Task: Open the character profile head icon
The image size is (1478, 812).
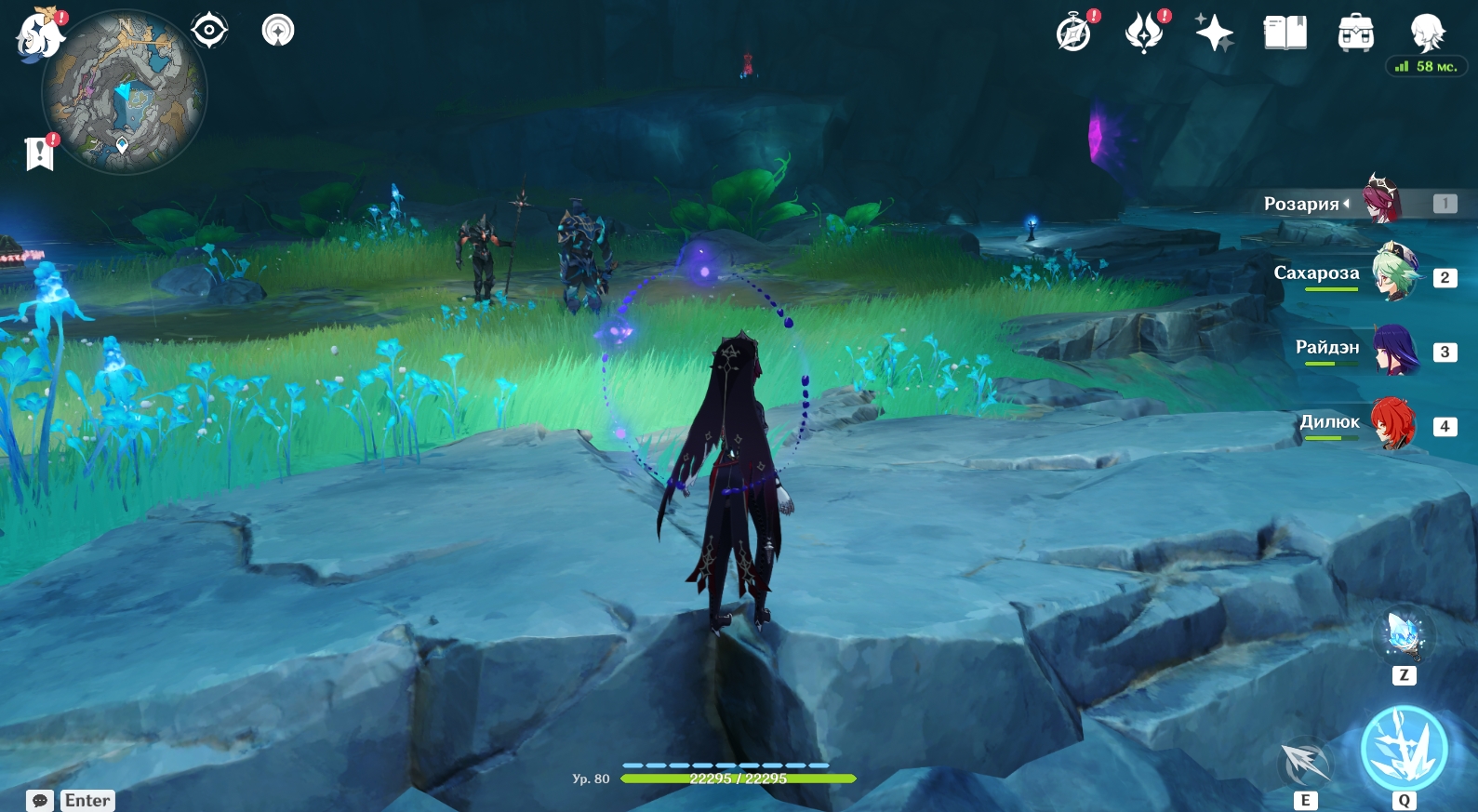Action: [x=1426, y=33]
